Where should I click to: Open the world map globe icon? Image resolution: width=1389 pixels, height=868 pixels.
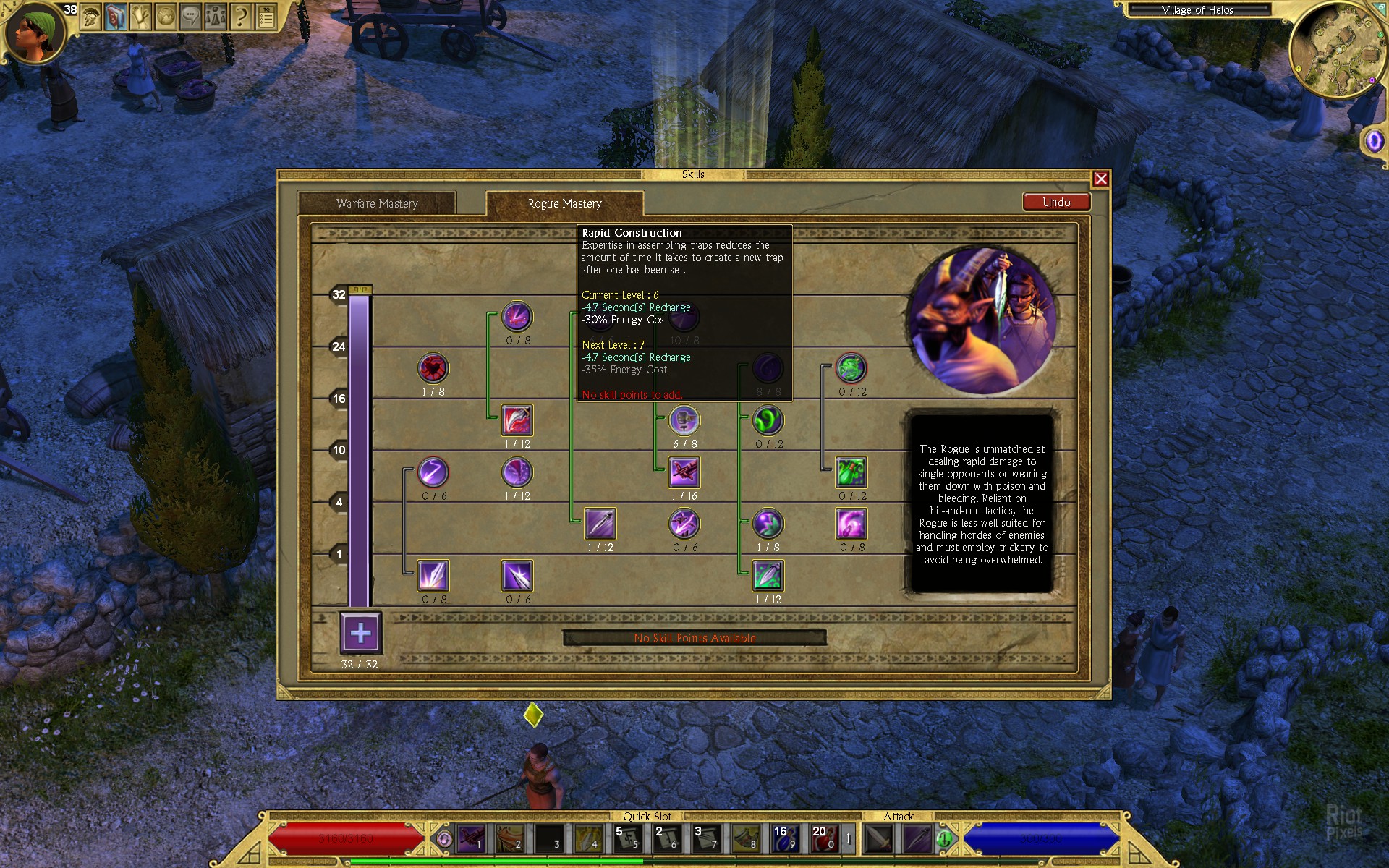point(166,16)
